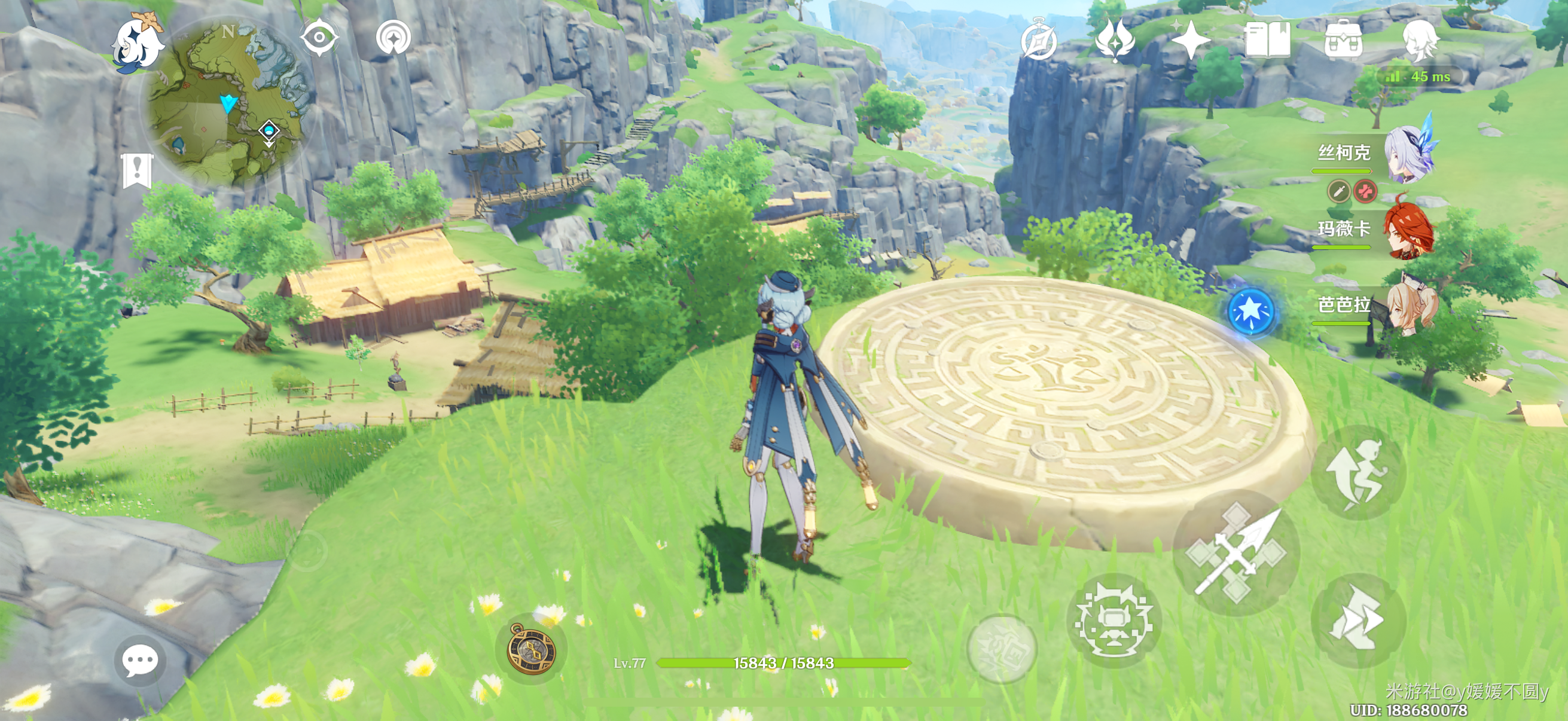Activate the sprint dash button
Screen dimensions: 1568x721
(1358, 620)
